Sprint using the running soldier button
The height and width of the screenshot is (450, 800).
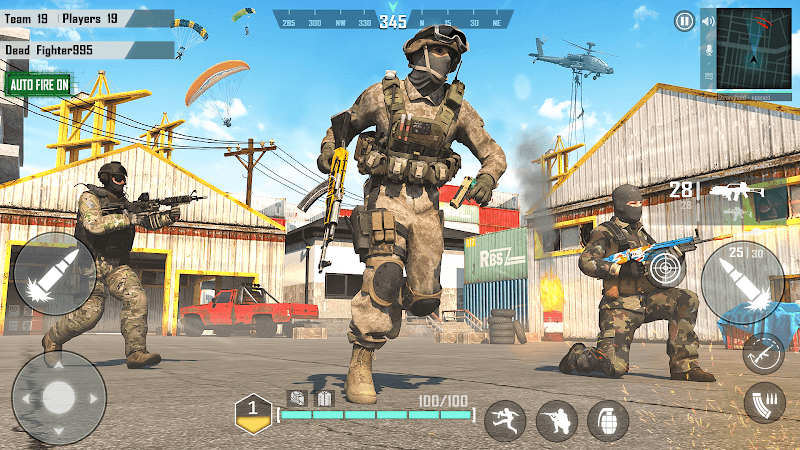click(505, 420)
